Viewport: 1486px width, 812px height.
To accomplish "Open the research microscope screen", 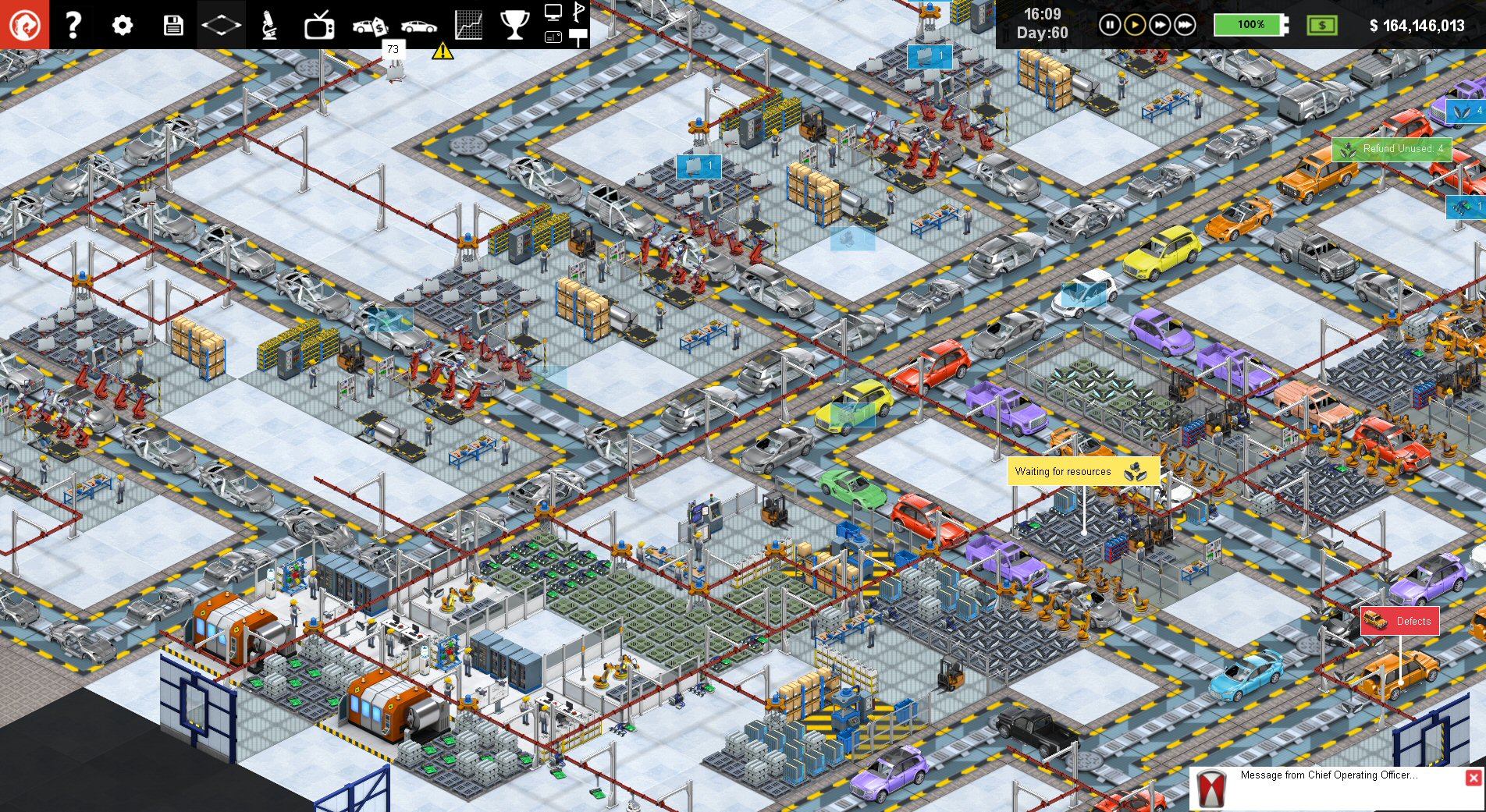I will 269,25.
